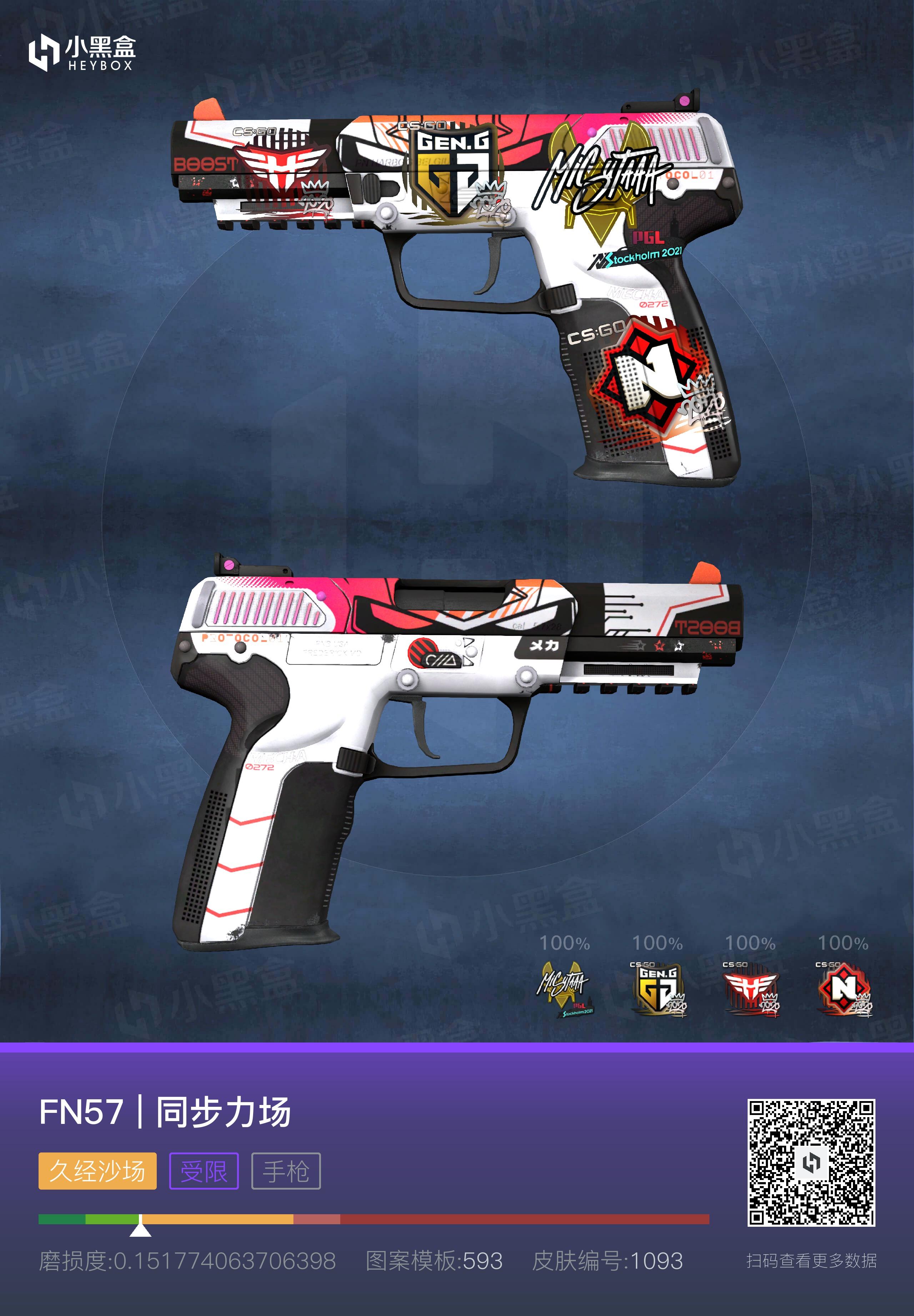
Task: Click the orange 久经沙场 wear tag
Action: 97,1171
